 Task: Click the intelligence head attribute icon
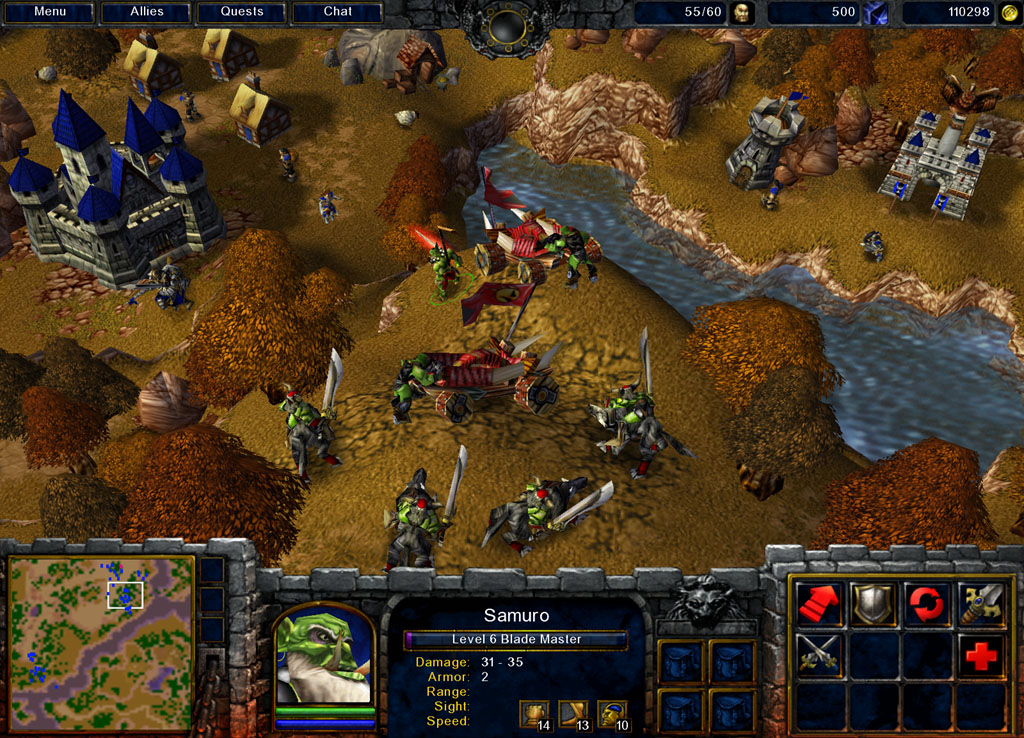click(610, 712)
